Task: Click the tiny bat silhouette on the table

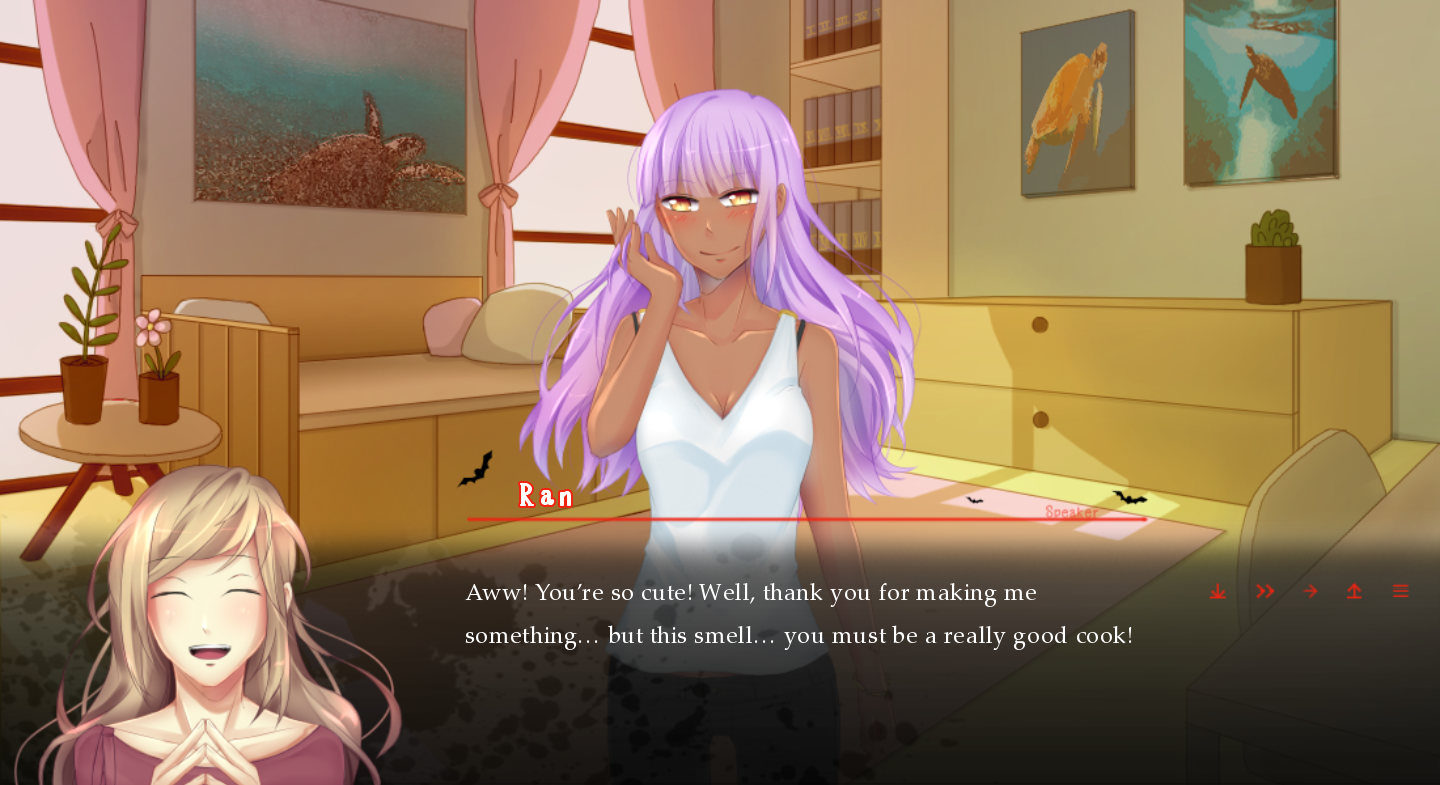Action: [972, 501]
